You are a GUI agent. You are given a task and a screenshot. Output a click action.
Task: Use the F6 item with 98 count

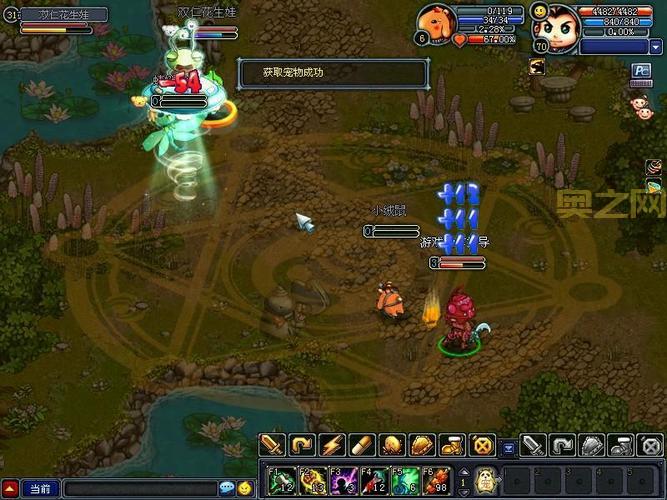tap(437, 478)
